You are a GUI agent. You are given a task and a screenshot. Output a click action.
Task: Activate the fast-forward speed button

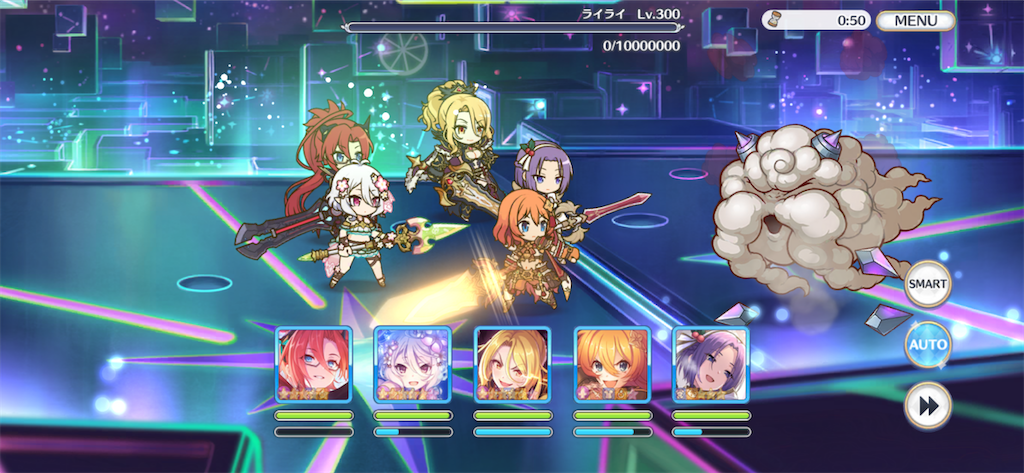[x=927, y=406]
